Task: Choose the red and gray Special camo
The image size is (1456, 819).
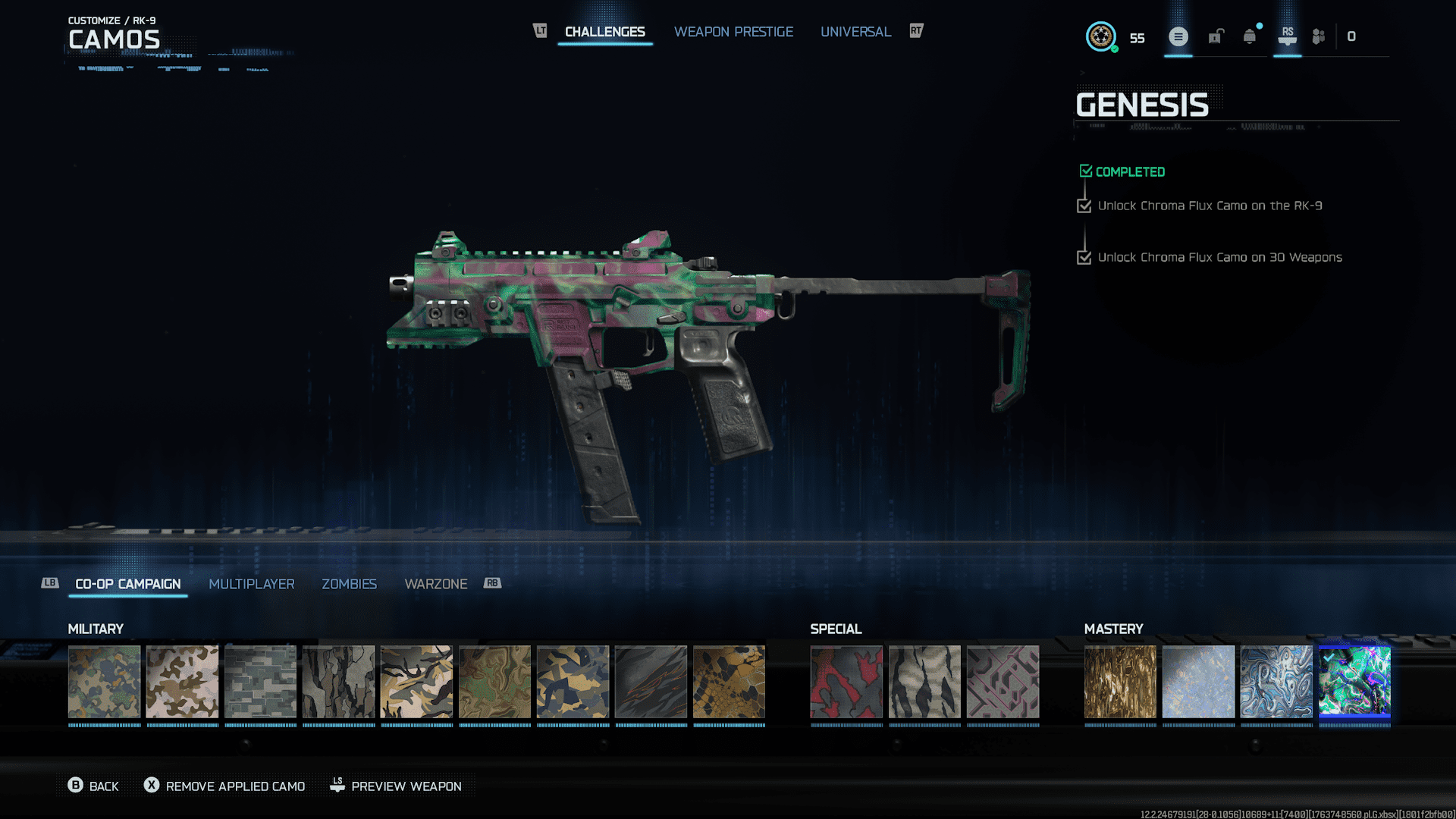Action: 846,682
